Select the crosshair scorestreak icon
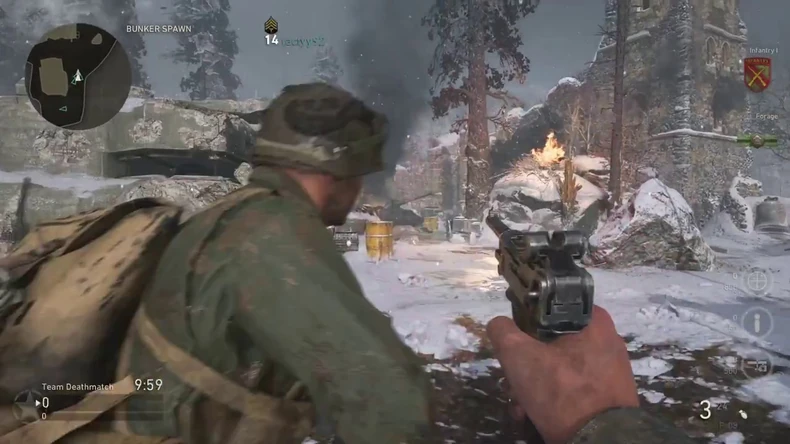 [x=756, y=281]
